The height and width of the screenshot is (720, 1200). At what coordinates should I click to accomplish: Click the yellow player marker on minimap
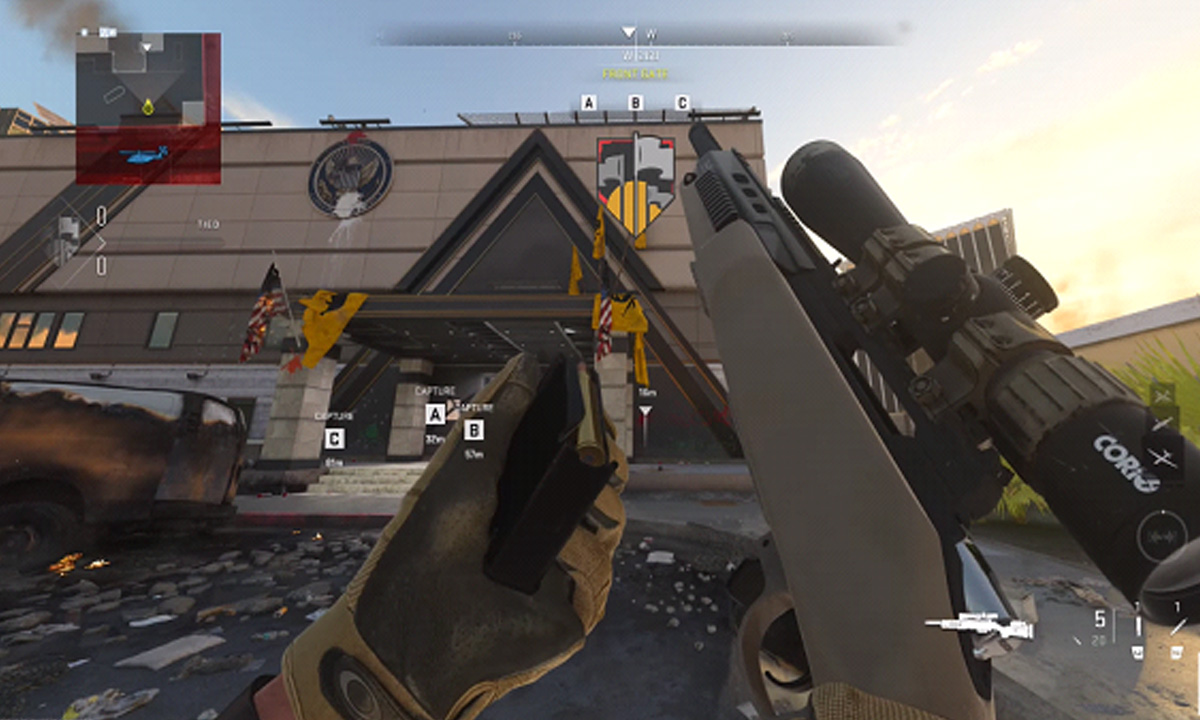tap(148, 105)
